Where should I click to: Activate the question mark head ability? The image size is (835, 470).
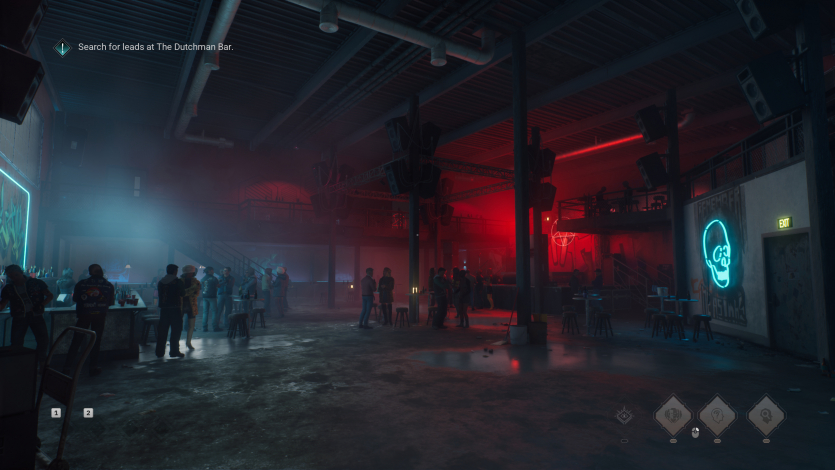(717, 415)
